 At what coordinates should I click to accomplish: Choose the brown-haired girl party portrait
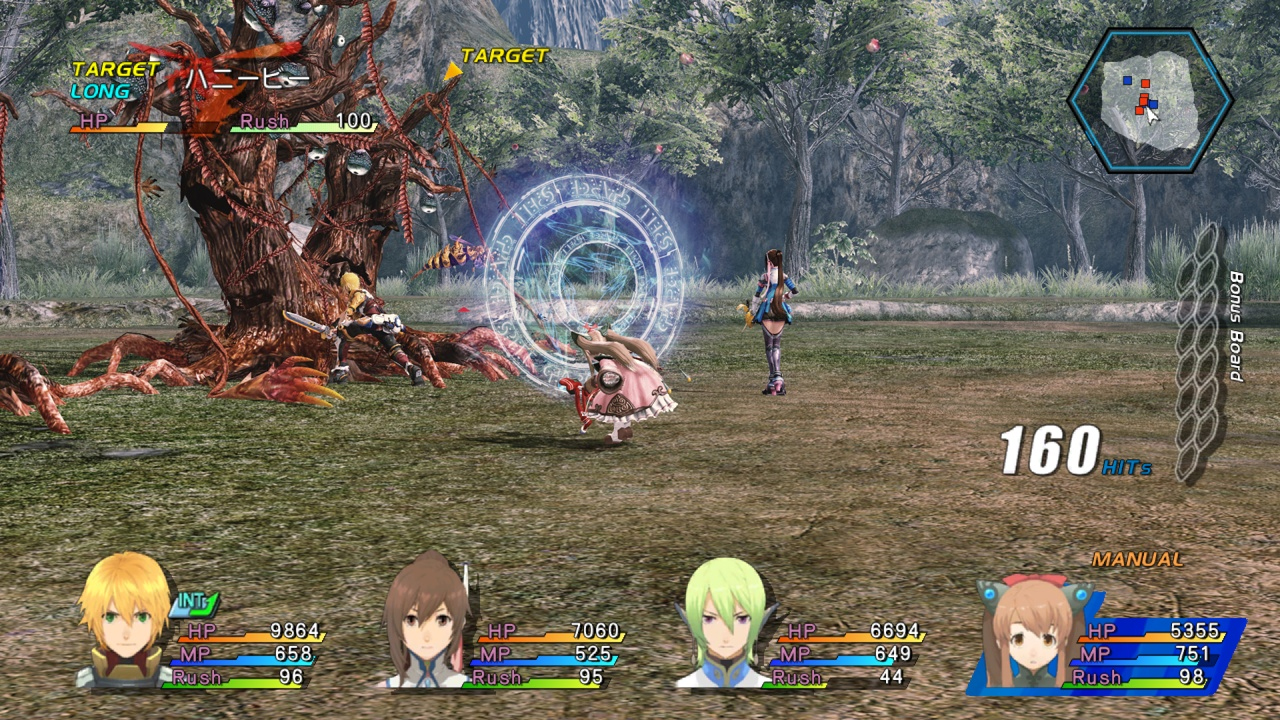click(429, 621)
